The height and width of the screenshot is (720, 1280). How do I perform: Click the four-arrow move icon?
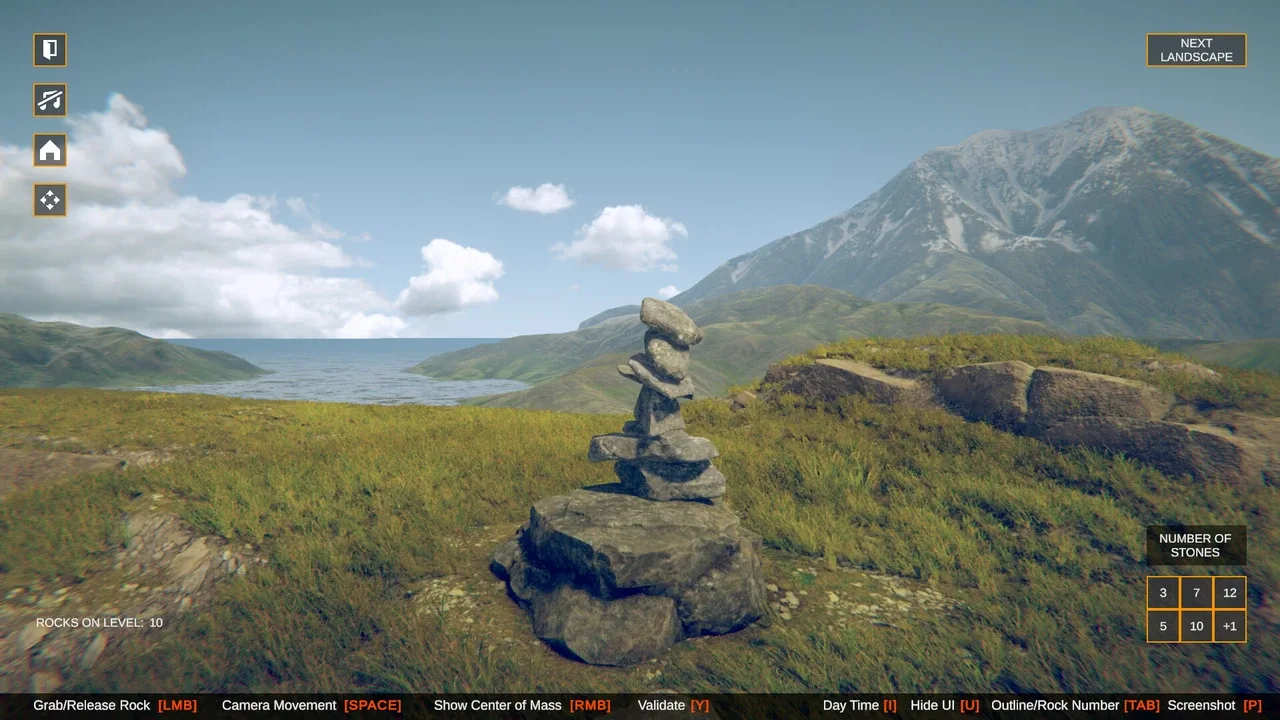[x=50, y=200]
